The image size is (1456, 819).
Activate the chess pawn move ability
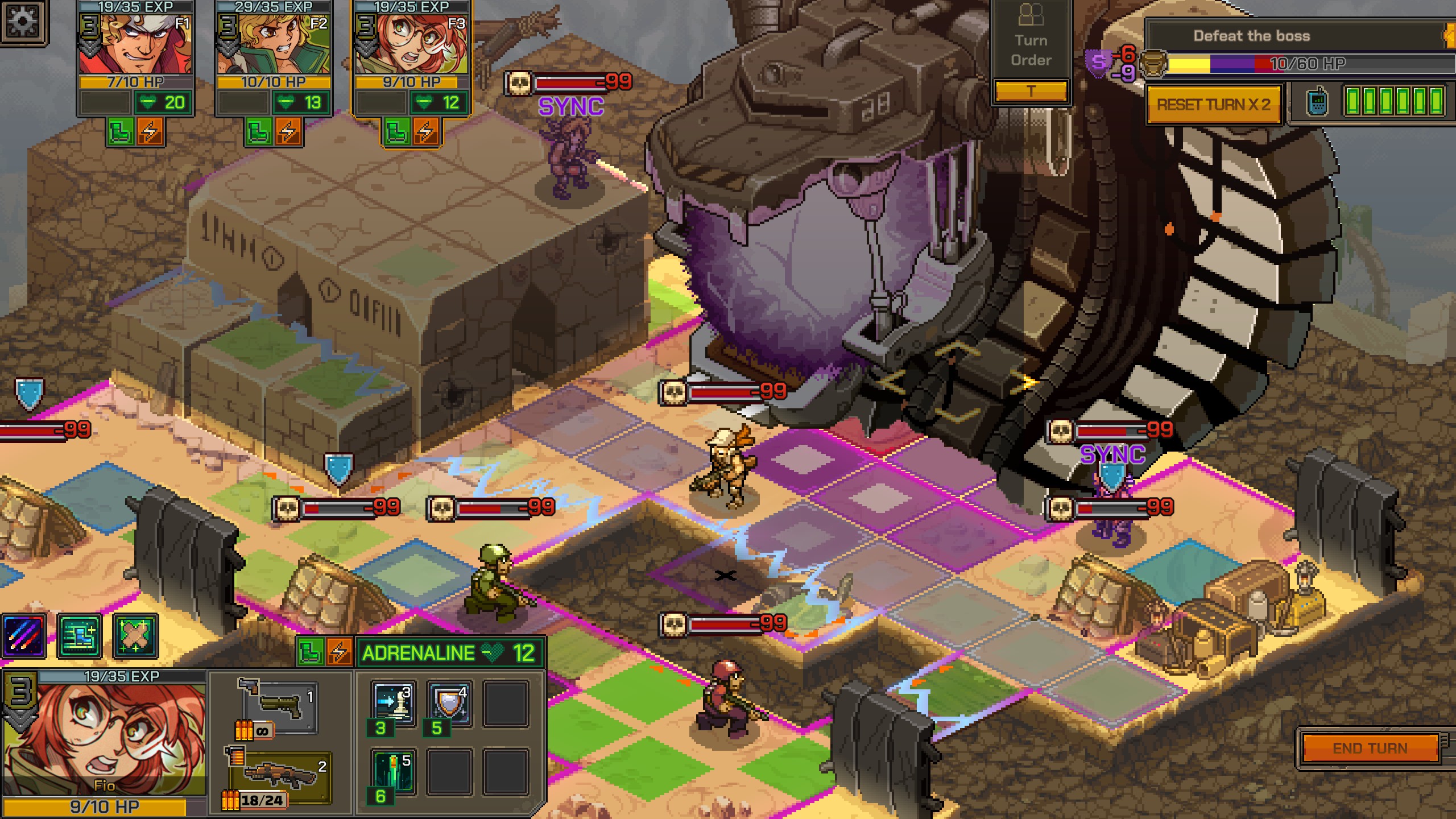coord(394,703)
